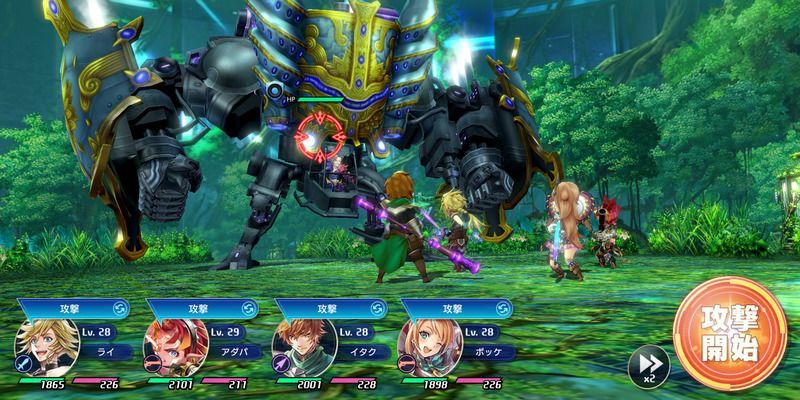
Task: Choose イタク's character portrait
Action: (x=294, y=343)
